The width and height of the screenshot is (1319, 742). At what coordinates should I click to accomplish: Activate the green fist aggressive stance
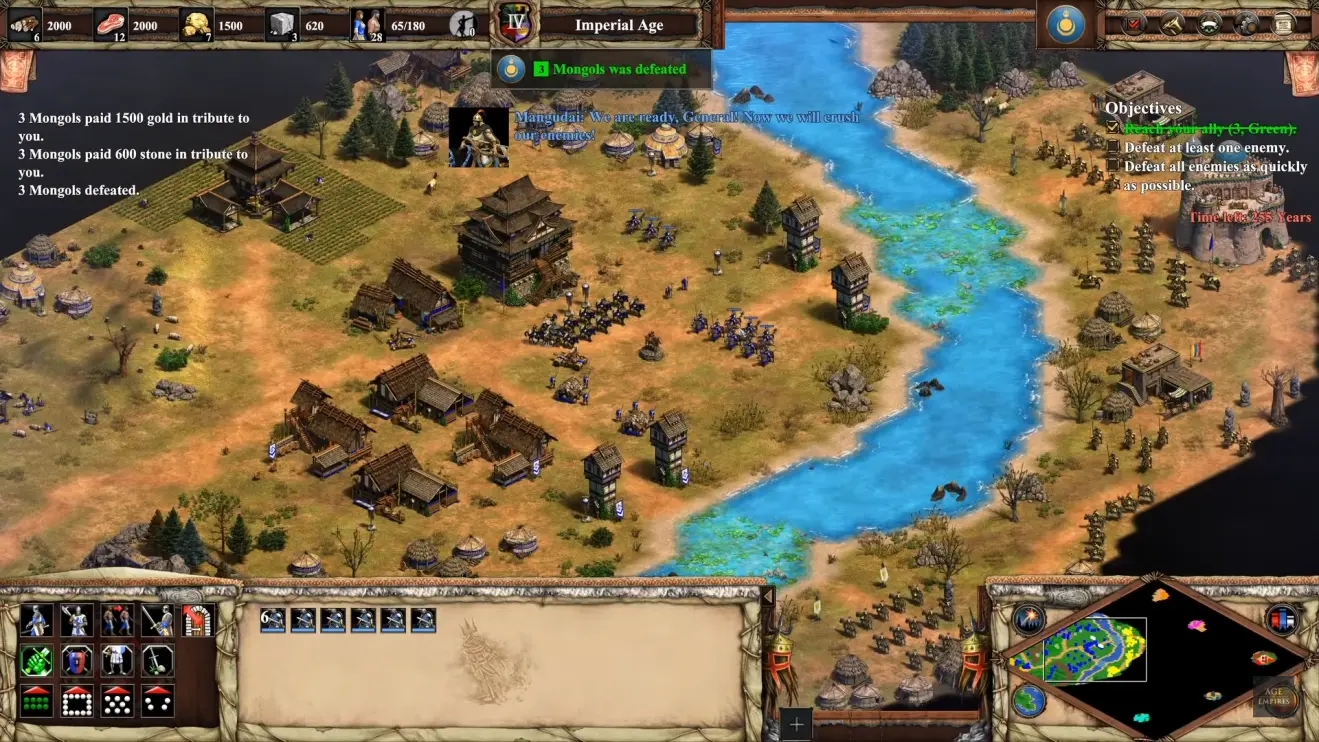[x=36, y=660]
